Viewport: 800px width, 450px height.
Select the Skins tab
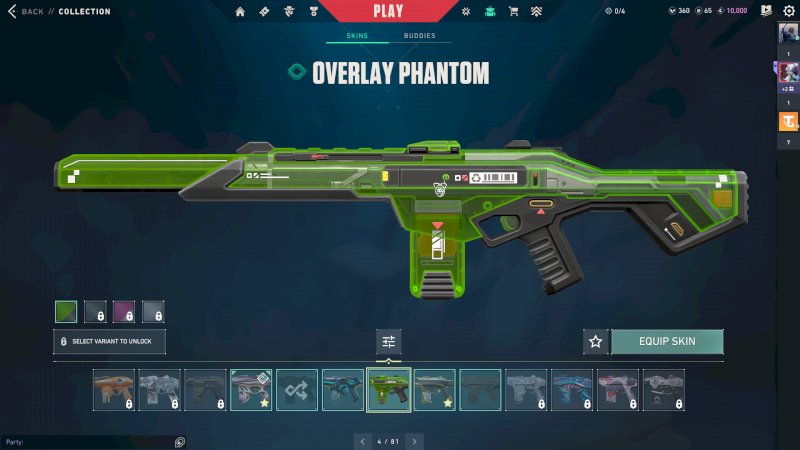357,36
